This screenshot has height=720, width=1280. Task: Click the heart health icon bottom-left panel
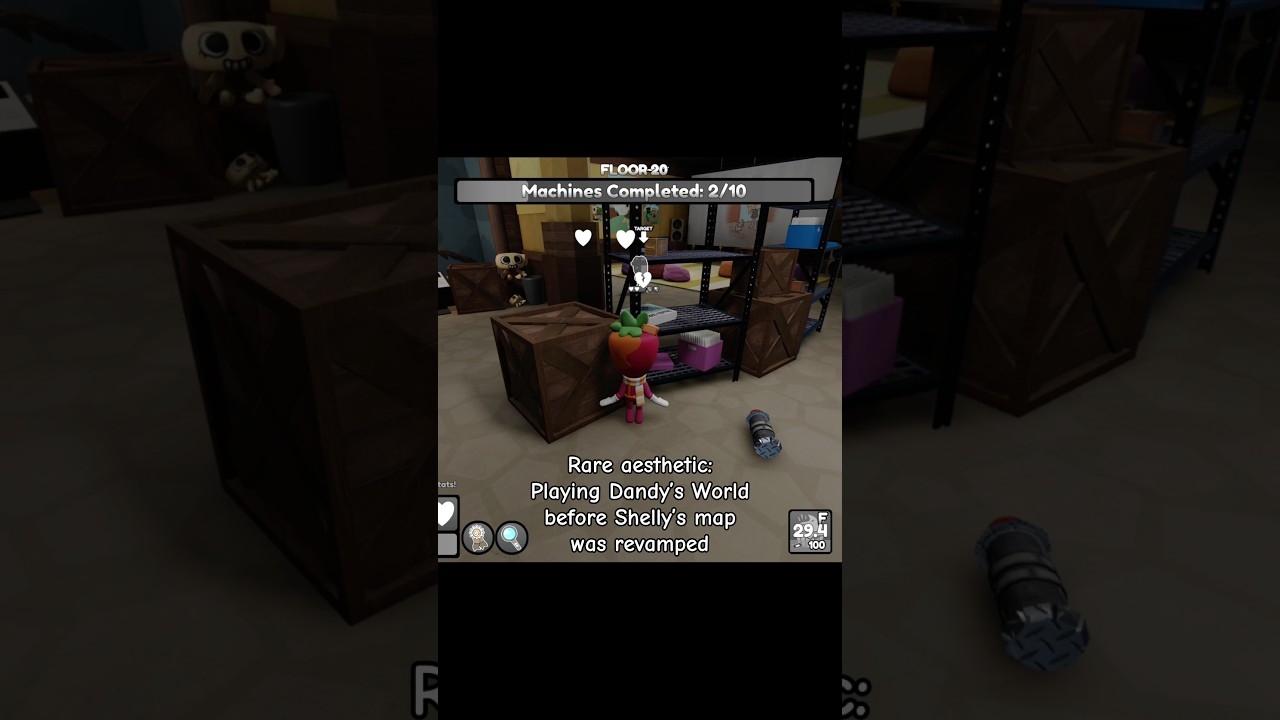[x=444, y=511]
